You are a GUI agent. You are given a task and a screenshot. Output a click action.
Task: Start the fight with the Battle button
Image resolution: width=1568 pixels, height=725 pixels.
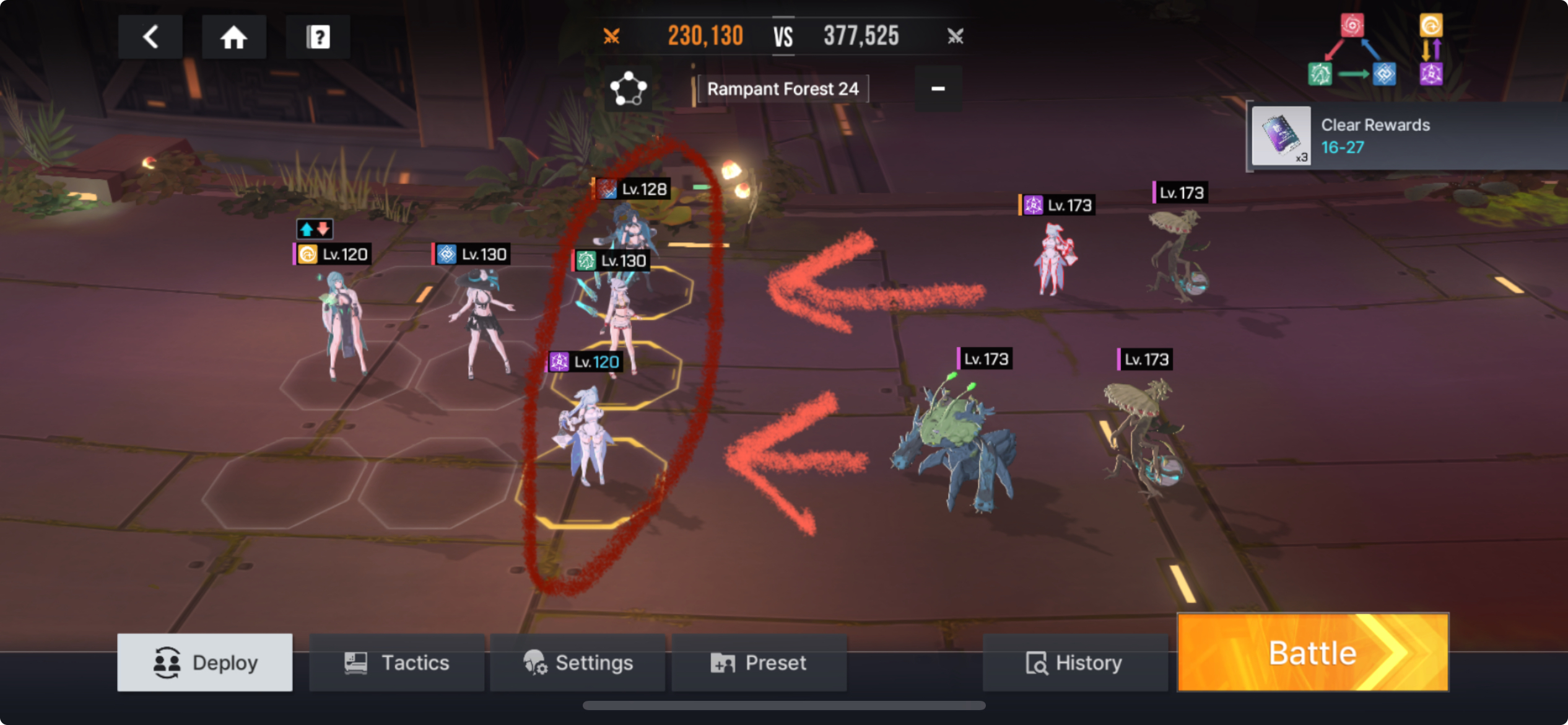pyautogui.click(x=1312, y=652)
